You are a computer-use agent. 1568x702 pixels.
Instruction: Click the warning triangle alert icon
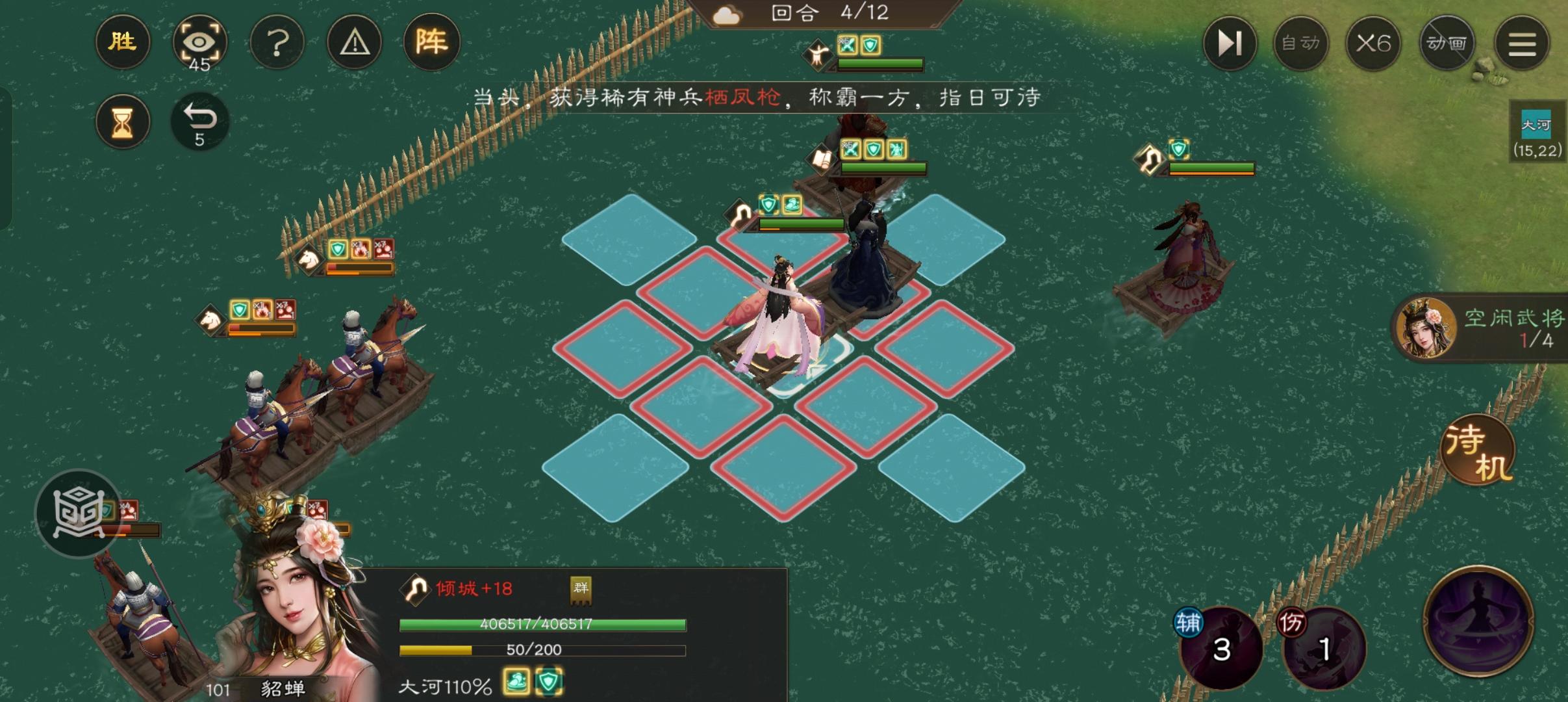point(353,42)
